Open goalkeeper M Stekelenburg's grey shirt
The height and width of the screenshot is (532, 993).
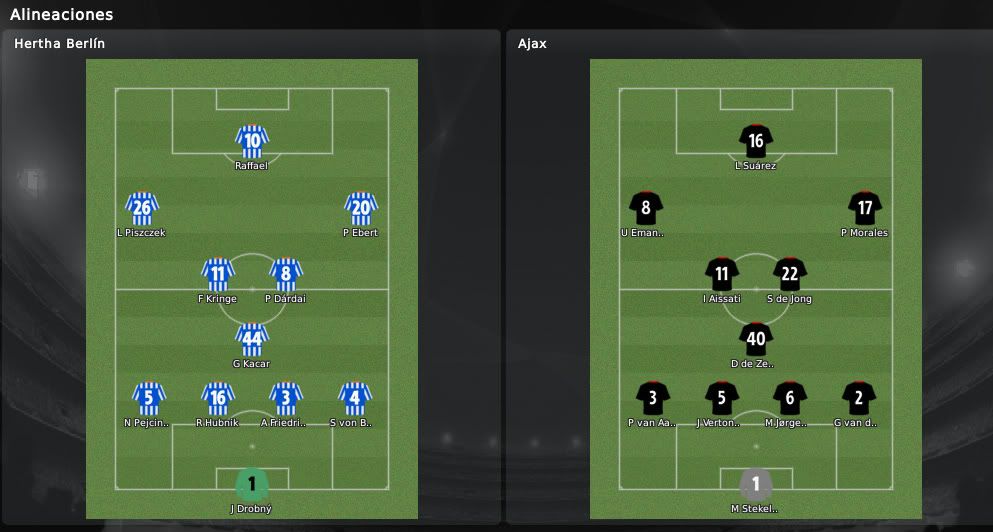coord(756,484)
